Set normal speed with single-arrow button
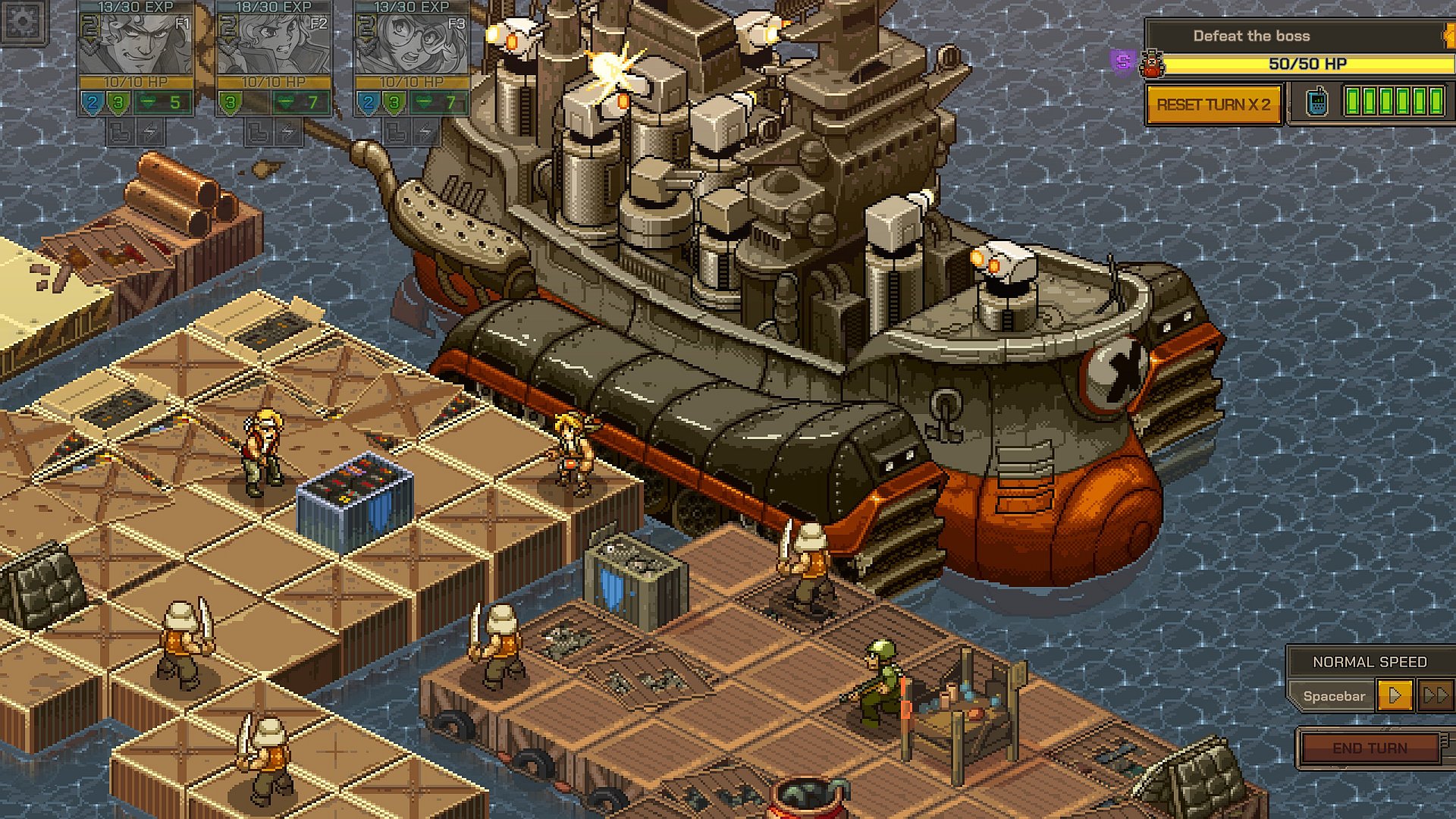The image size is (1456, 819). coord(1394,695)
